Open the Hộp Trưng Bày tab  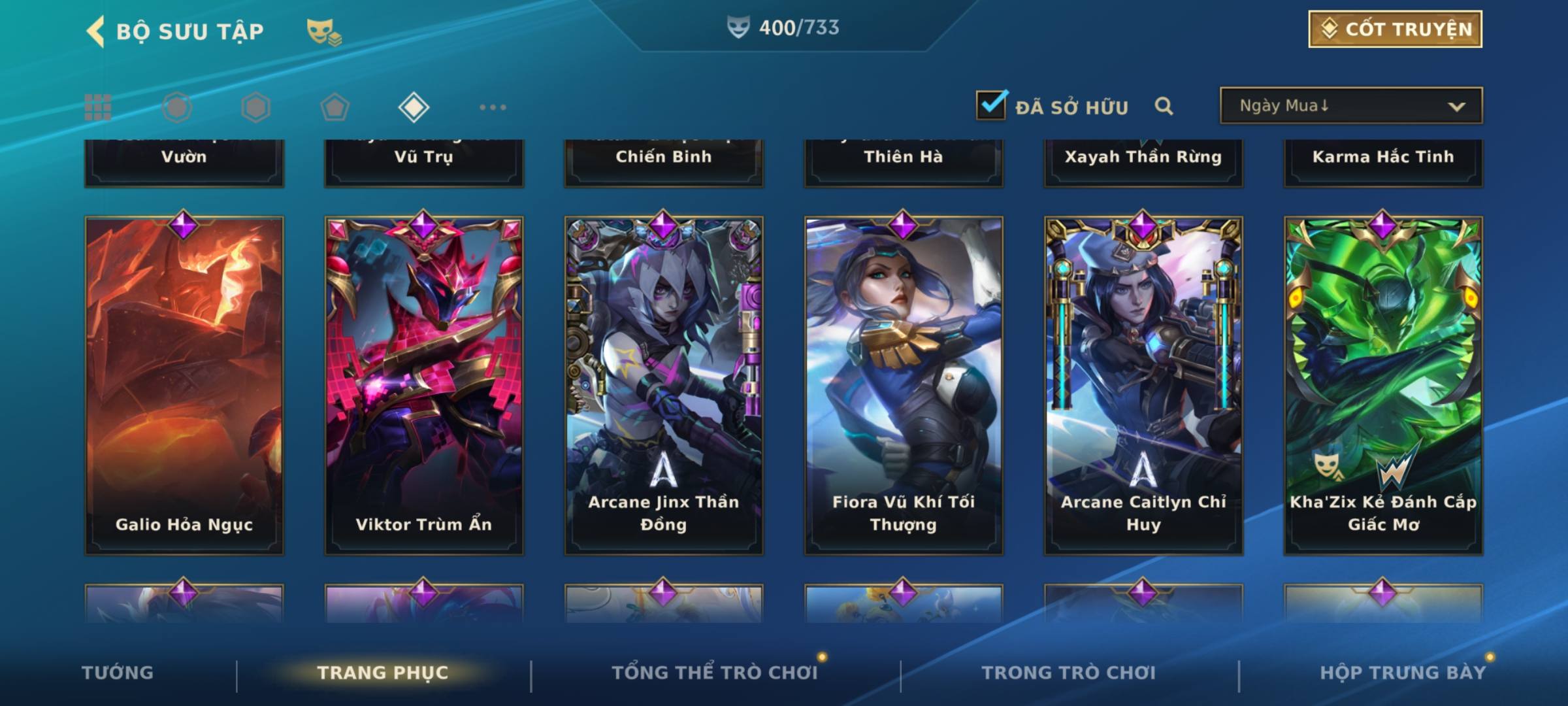[1403, 673]
